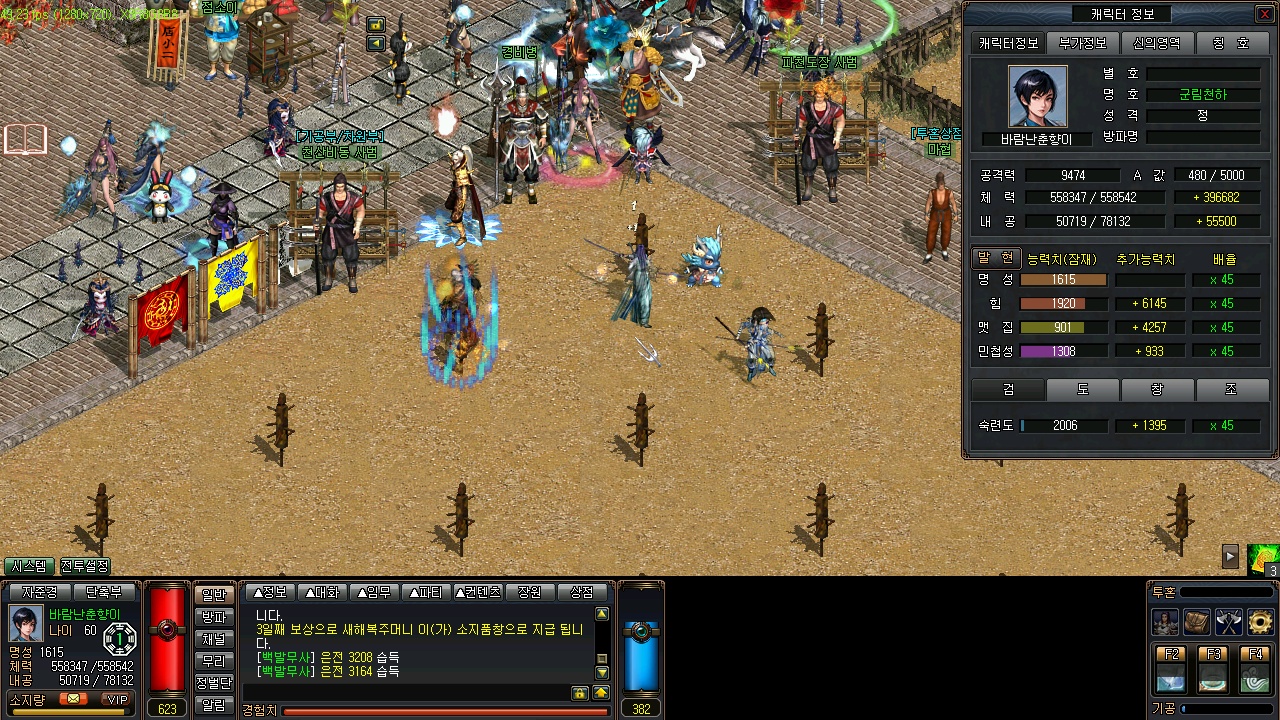
Task: Switch chat to 정벌단 channel
Action: point(213,683)
